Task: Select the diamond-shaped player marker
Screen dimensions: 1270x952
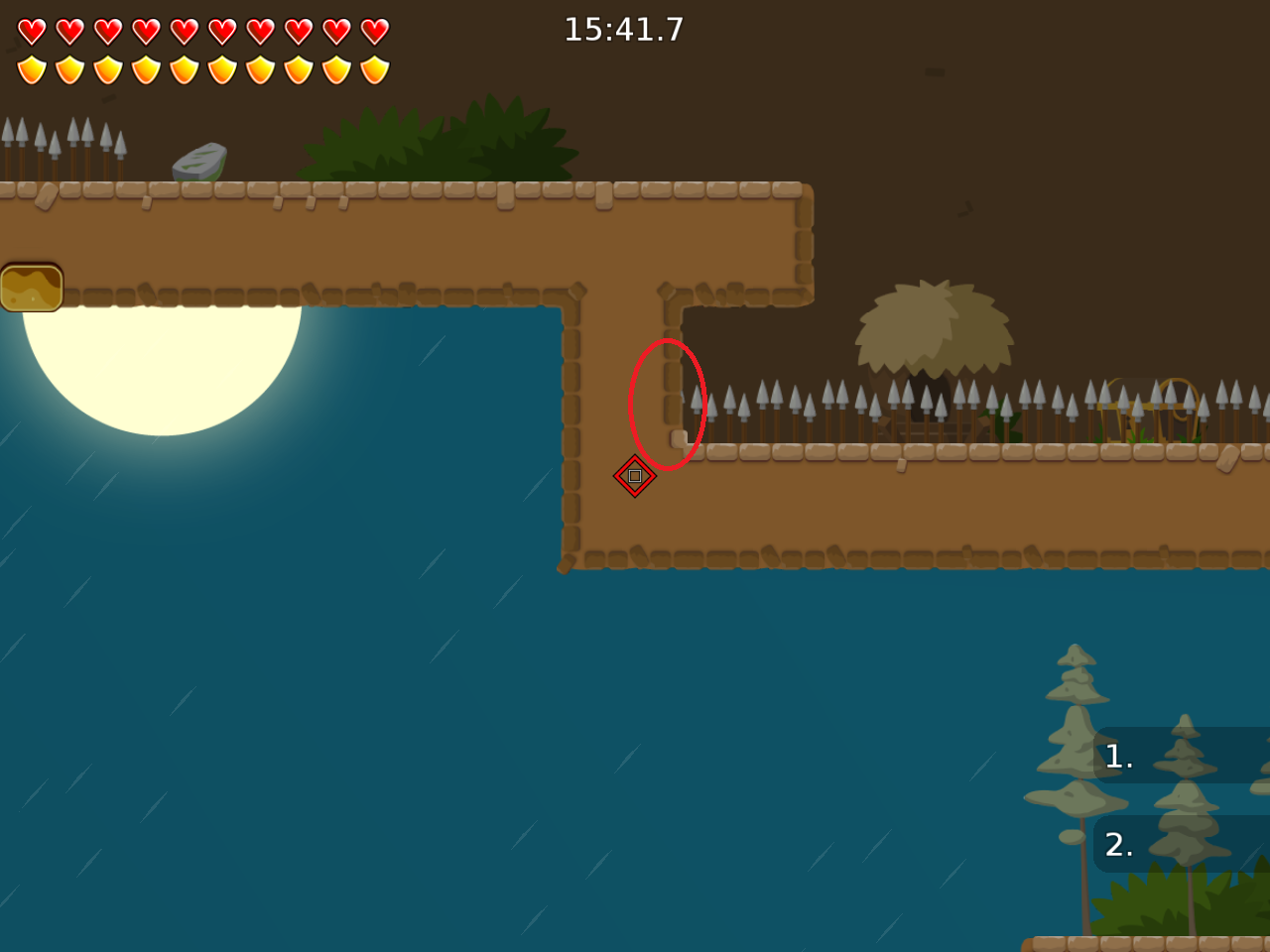Action: pos(635,475)
